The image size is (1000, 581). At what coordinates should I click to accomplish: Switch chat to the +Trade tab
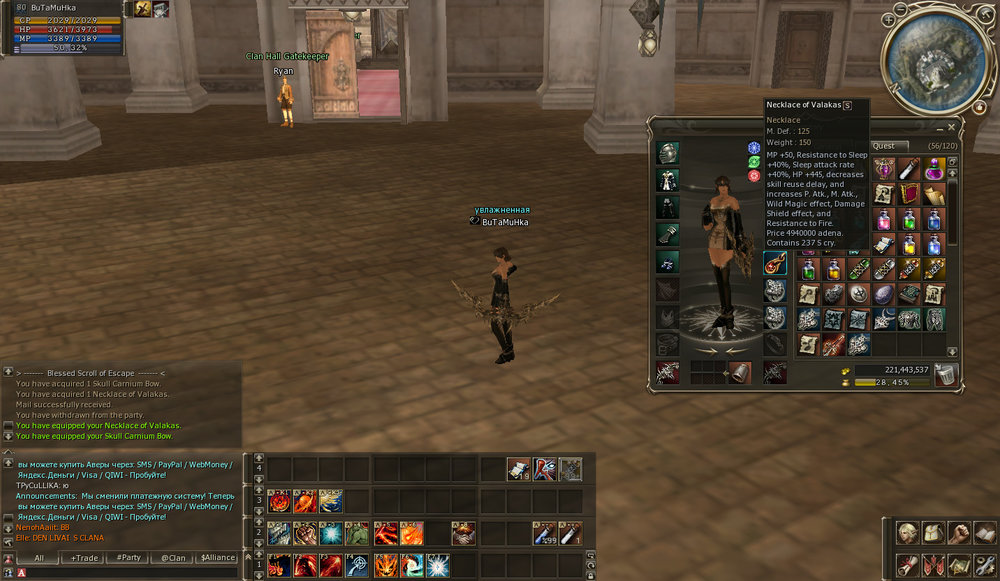pyautogui.click(x=84, y=558)
